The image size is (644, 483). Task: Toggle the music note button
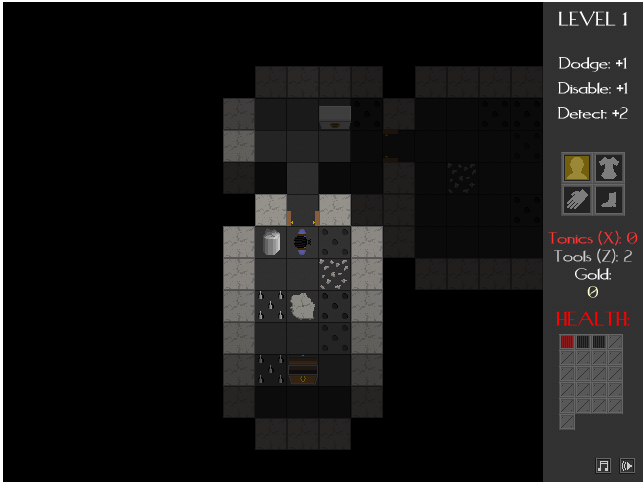tap(603, 465)
